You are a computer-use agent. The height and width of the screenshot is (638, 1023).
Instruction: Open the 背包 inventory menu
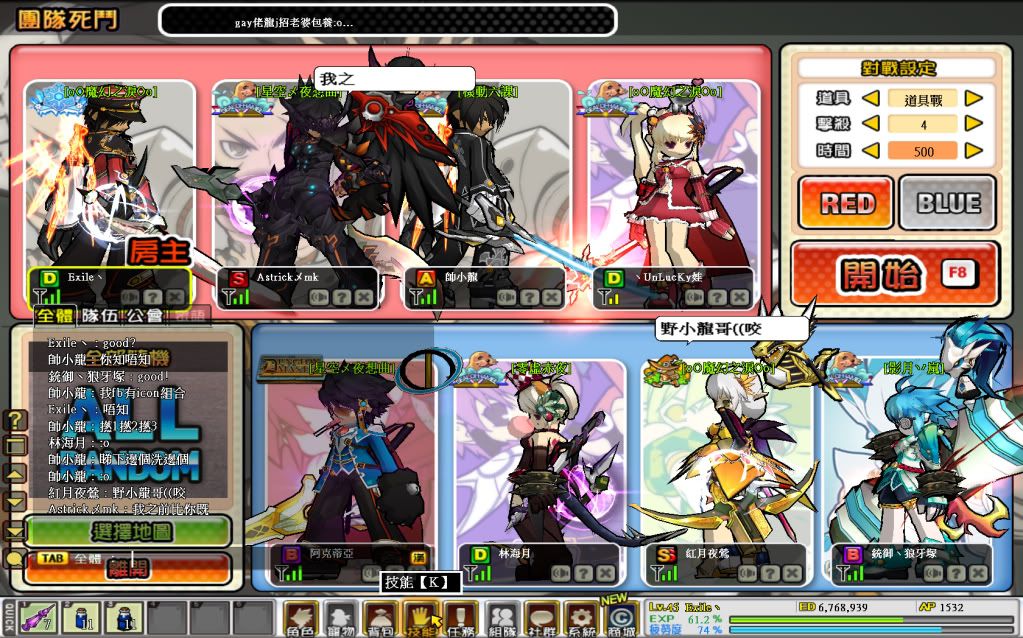[380, 620]
